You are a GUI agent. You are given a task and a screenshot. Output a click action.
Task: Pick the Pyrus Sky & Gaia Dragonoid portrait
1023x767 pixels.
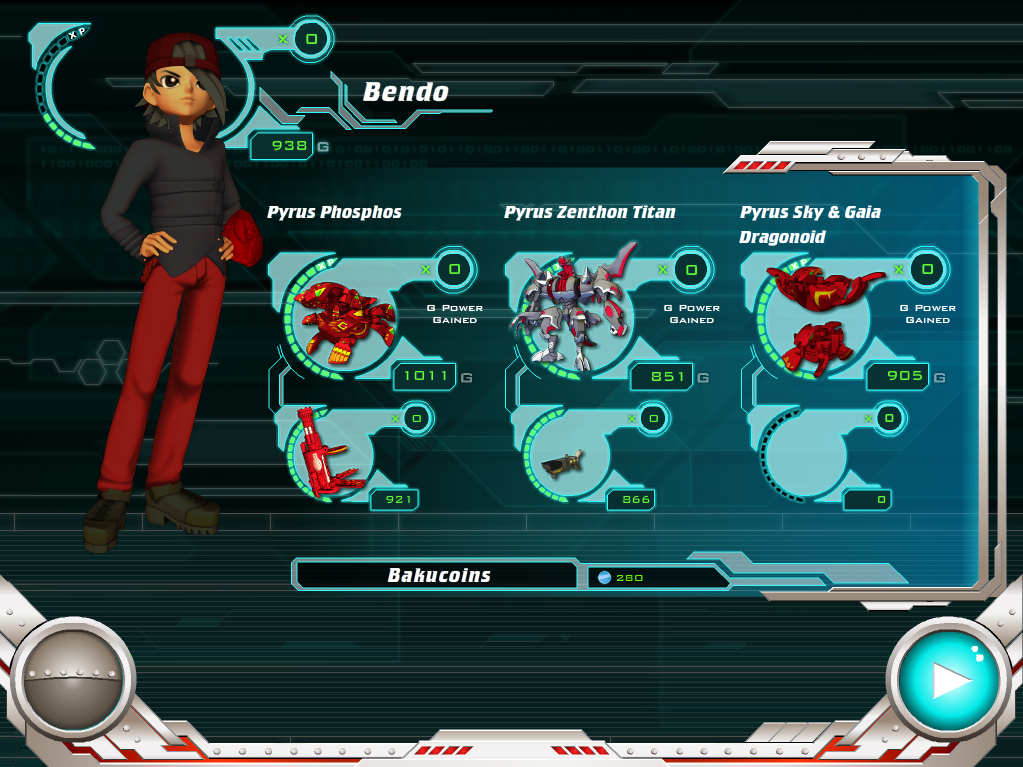[x=815, y=315]
